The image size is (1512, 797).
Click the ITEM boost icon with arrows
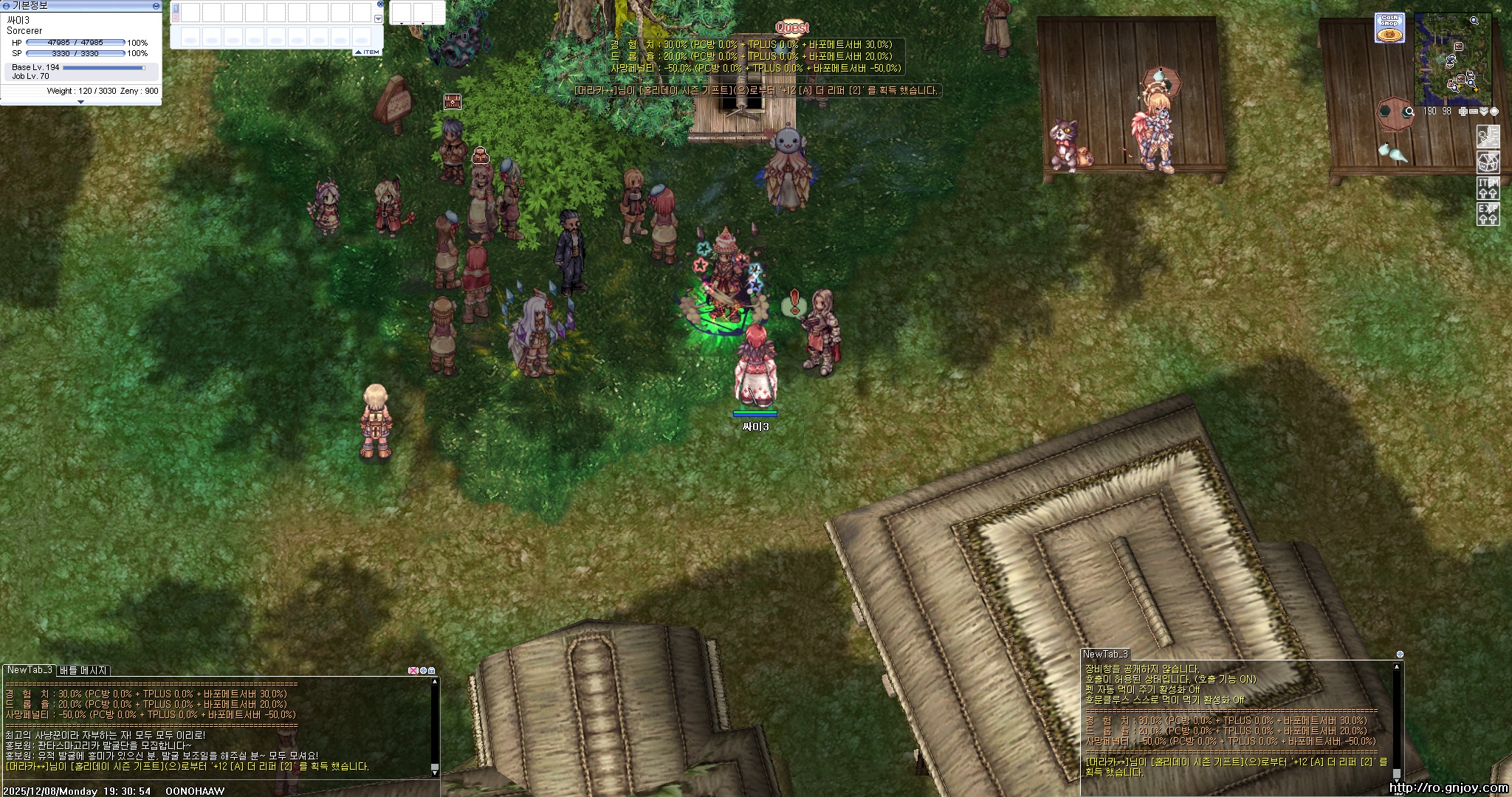[1487, 188]
